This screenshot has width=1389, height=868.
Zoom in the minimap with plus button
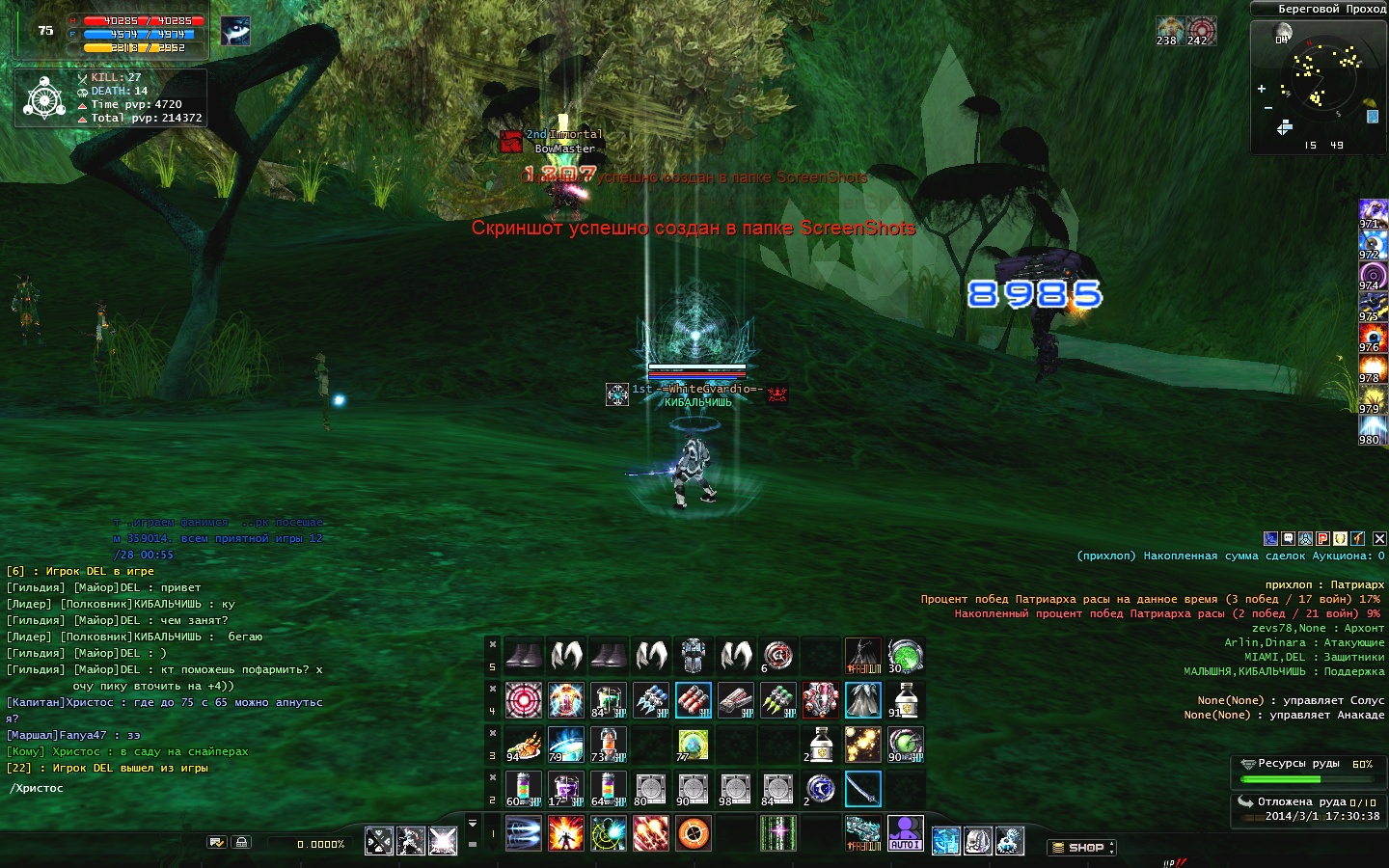point(1262,89)
